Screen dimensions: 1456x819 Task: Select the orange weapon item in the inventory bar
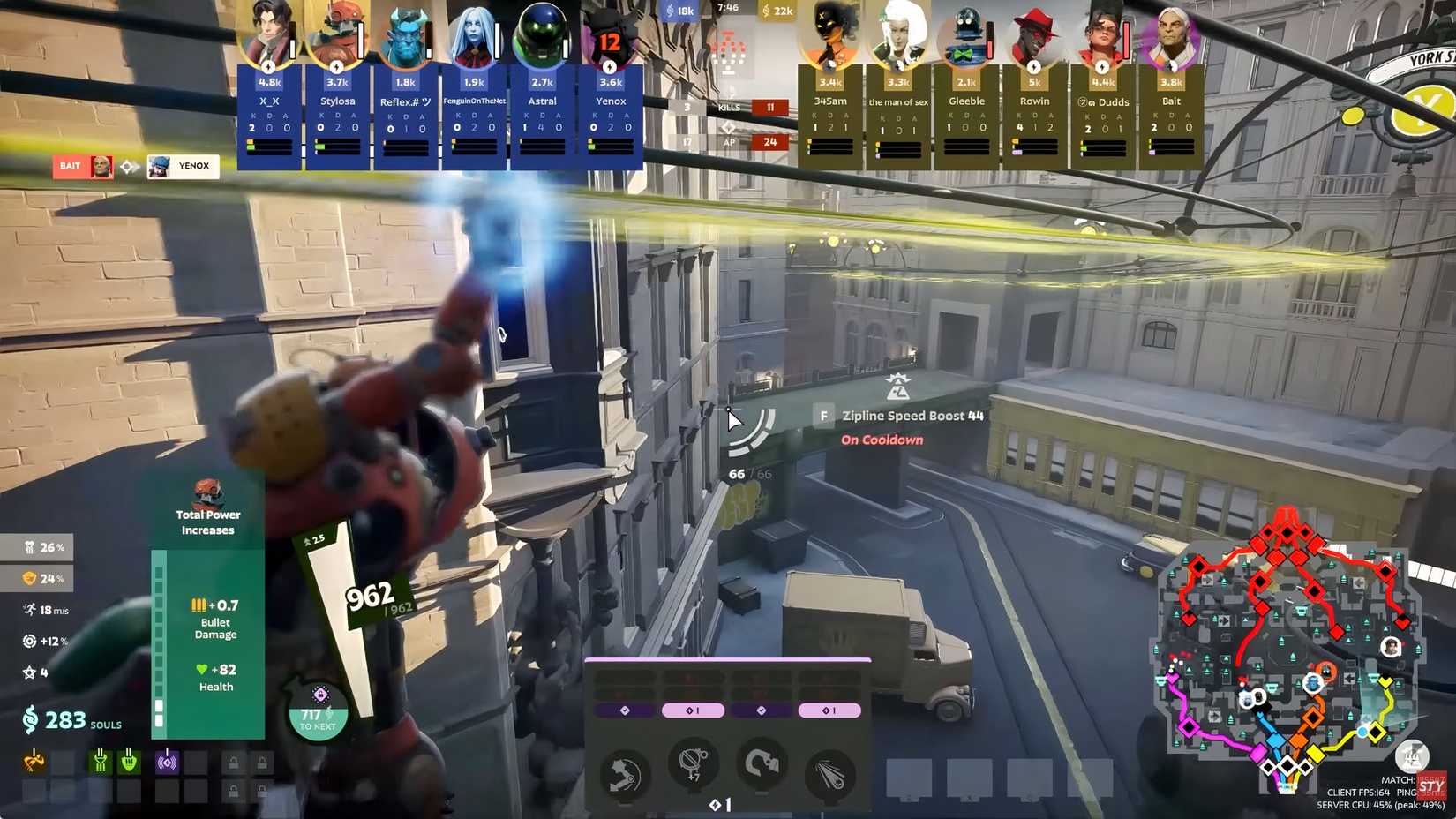(x=34, y=760)
